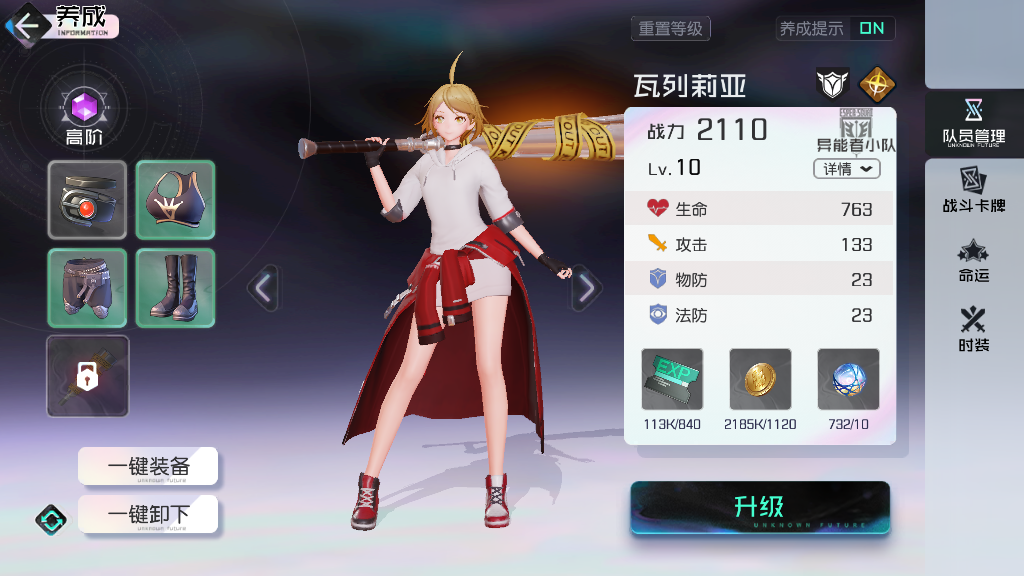Click the 重置等级 reset level button
Viewport: 1024px width, 576px height.
[x=670, y=29]
